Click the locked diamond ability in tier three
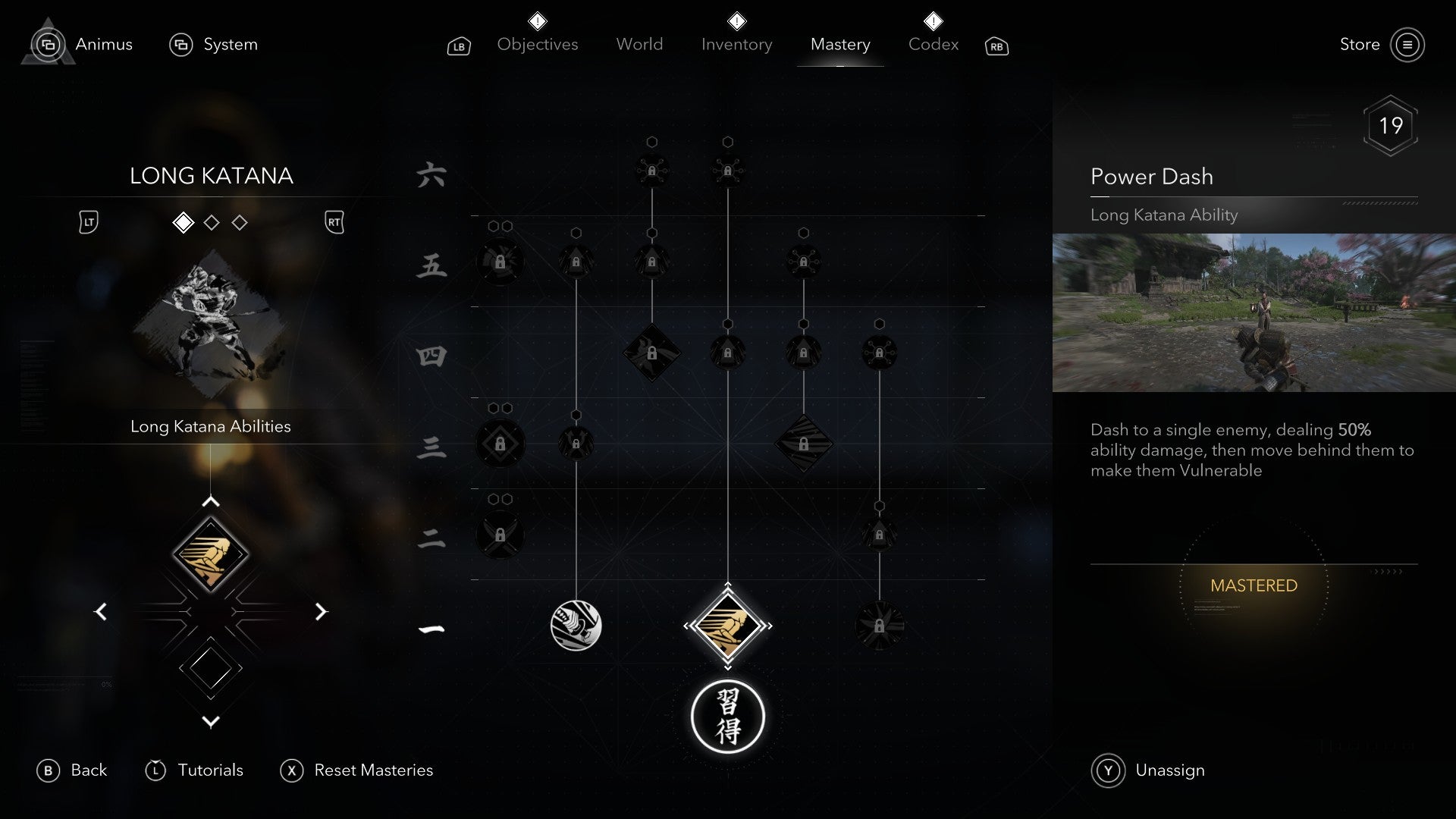The width and height of the screenshot is (1456, 819). pos(804,444)
